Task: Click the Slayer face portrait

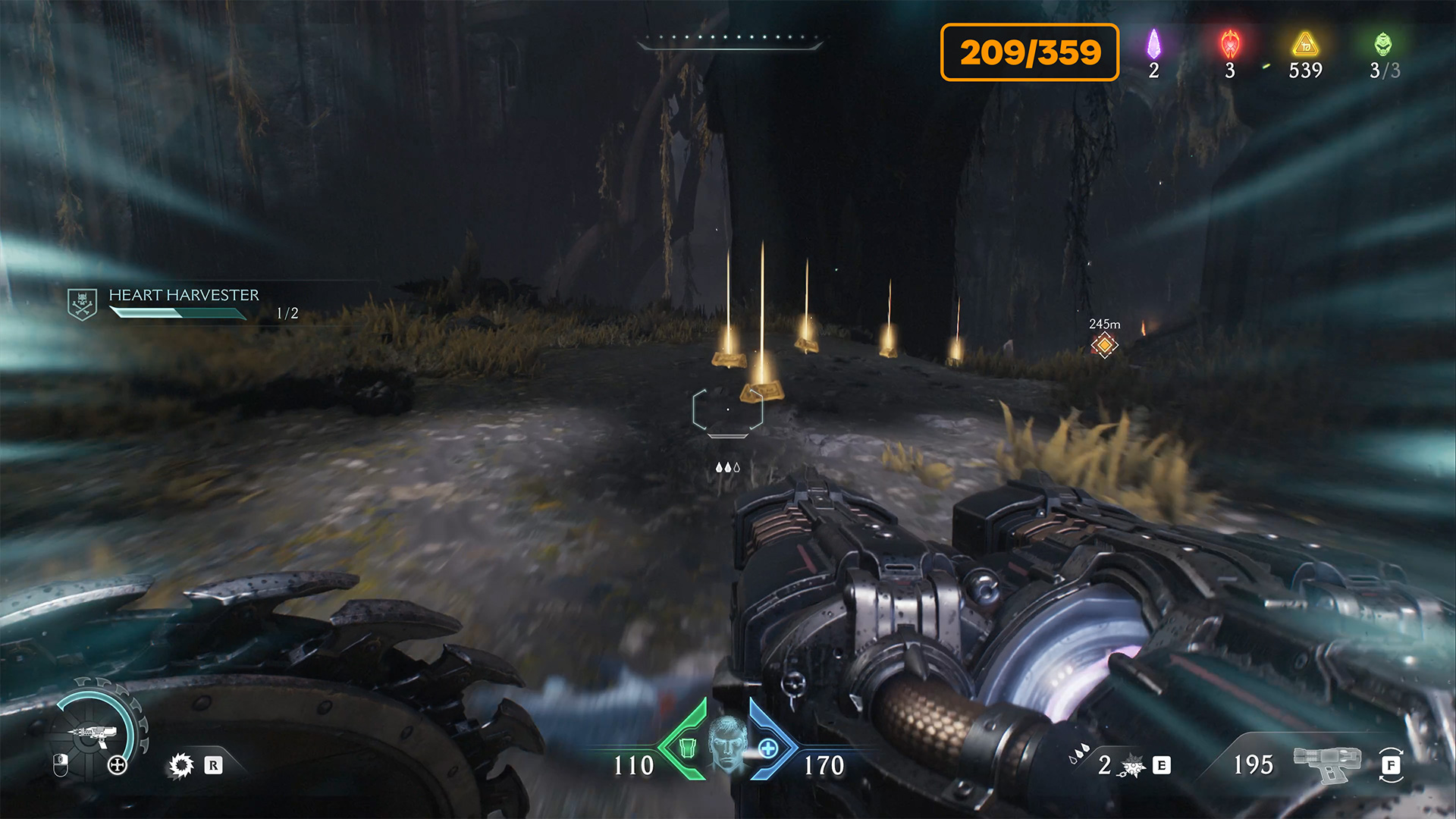Action: [727, 743]
